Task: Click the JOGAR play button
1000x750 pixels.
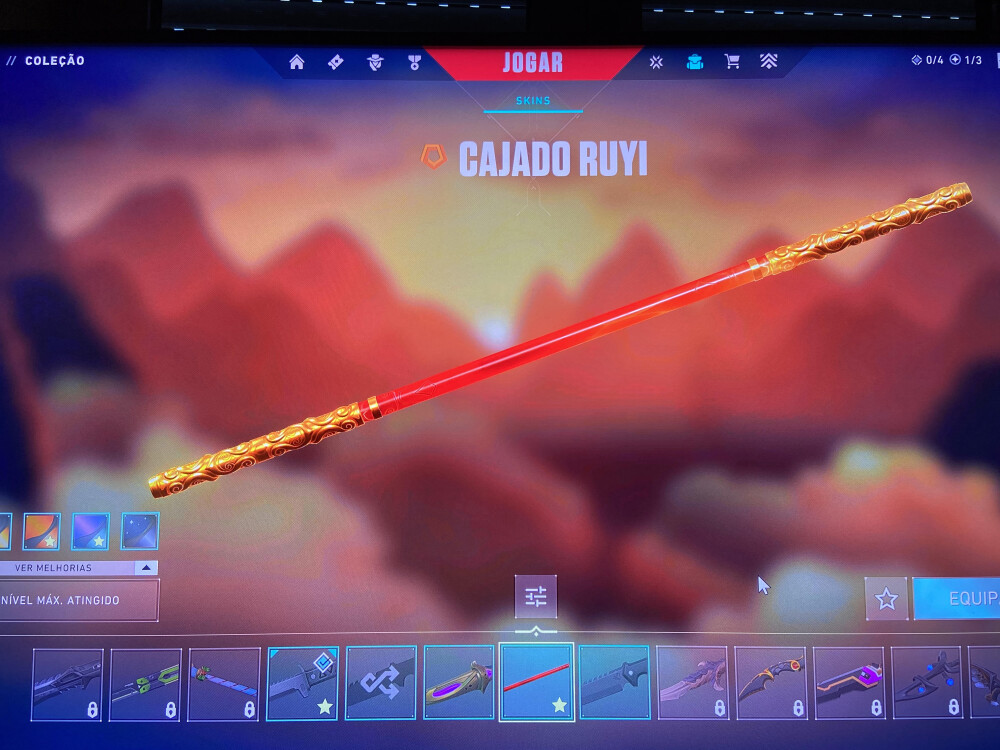Action: pos(532,63)
